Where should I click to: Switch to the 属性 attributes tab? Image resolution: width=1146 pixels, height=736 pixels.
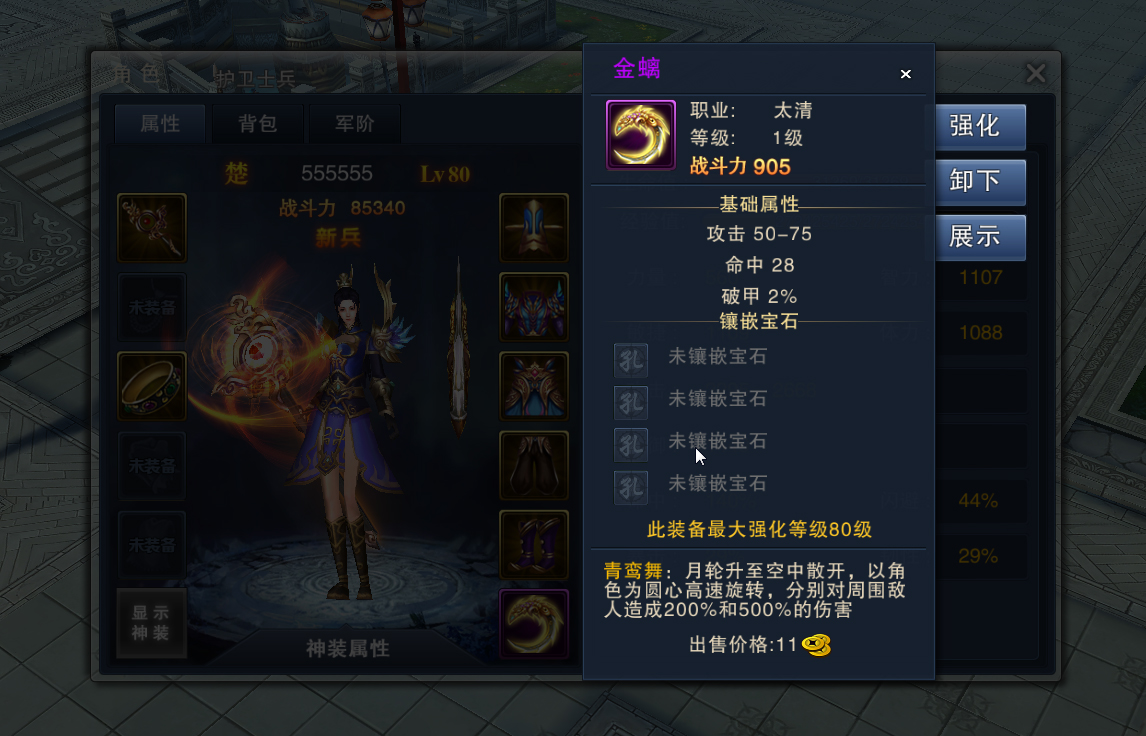coord(160,124)
